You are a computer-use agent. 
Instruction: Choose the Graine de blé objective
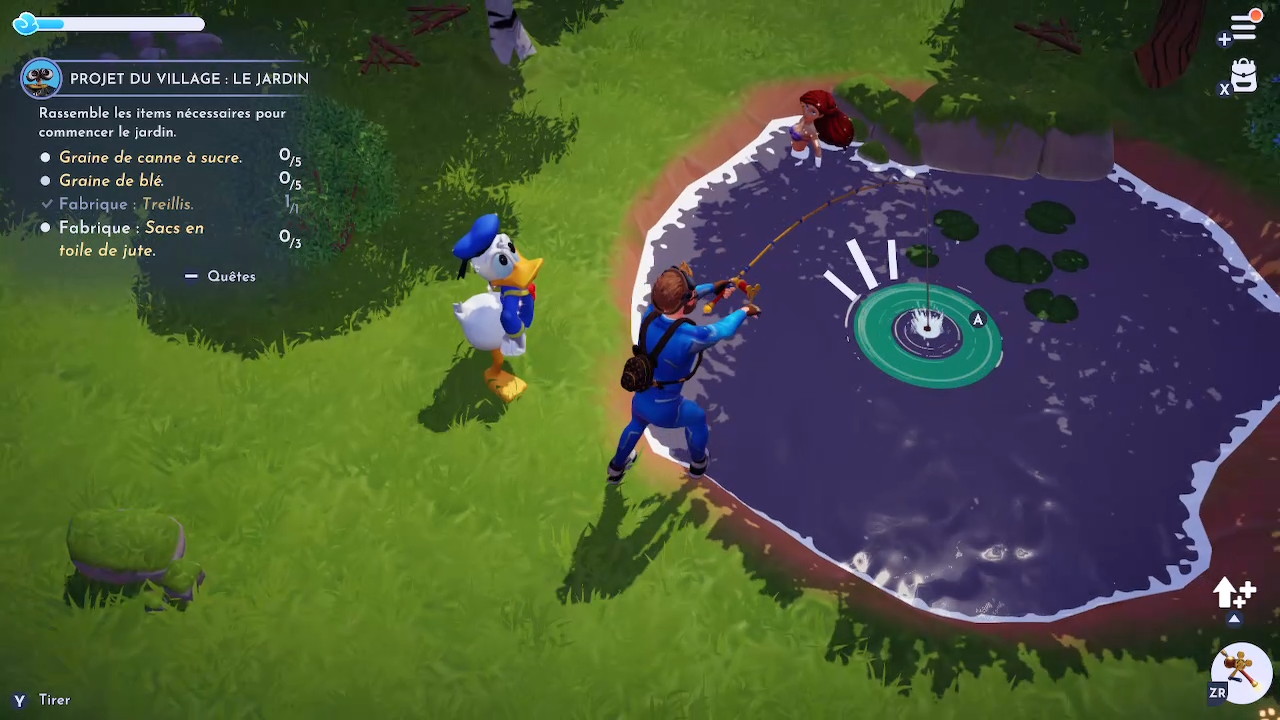(111, 181)
